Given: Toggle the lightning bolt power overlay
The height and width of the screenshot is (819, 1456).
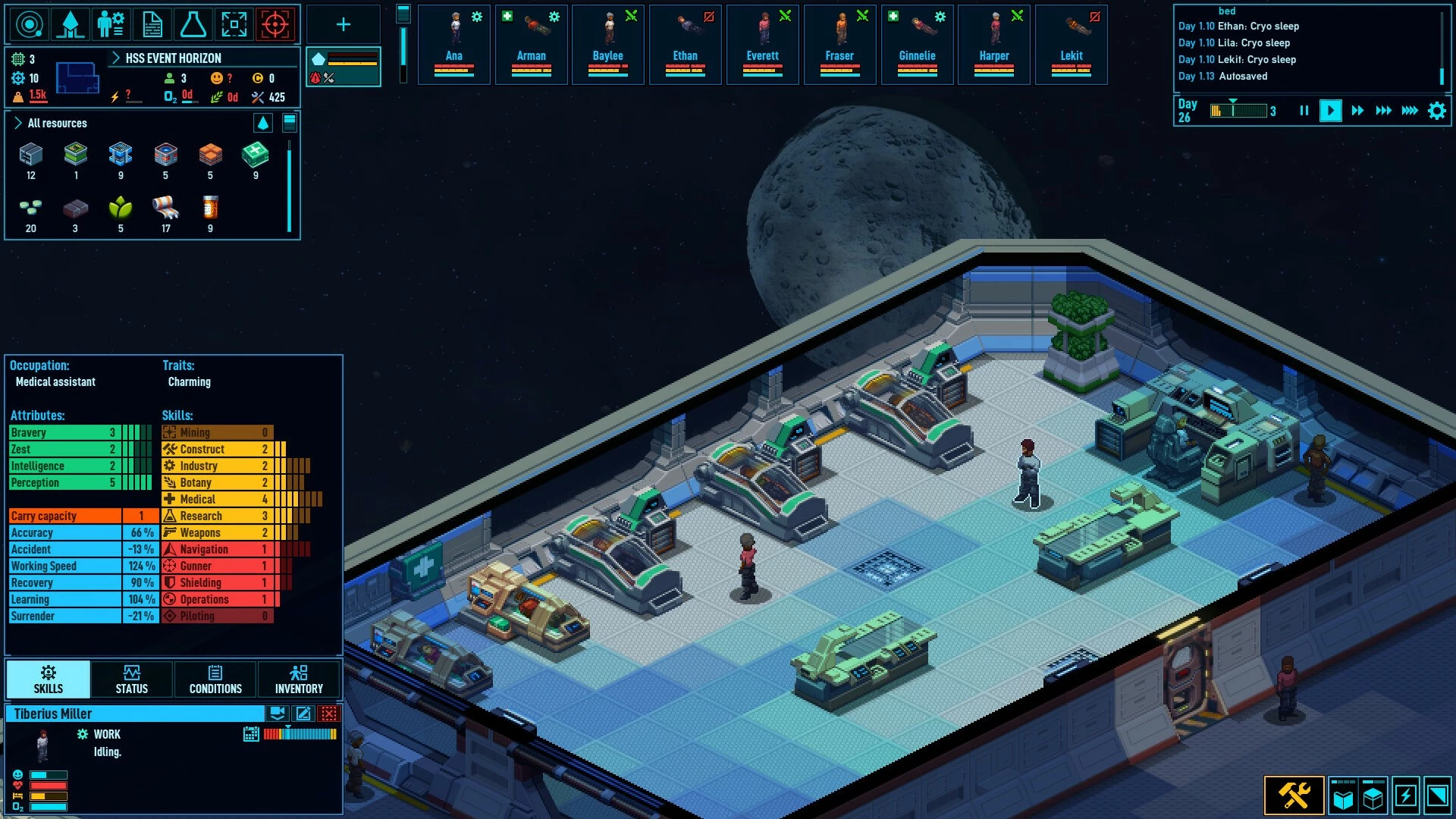Looking at the screenshot, I should pos(1405,795).
